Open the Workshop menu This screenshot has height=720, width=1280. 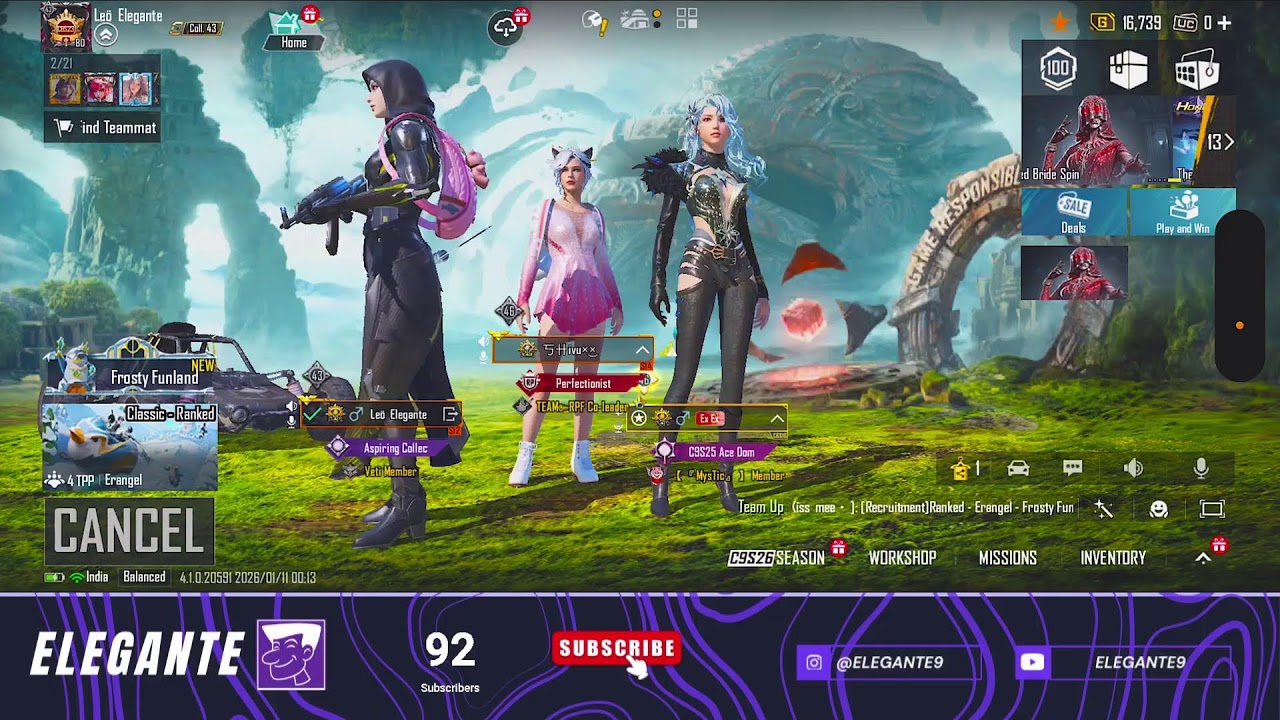[902, 558]
